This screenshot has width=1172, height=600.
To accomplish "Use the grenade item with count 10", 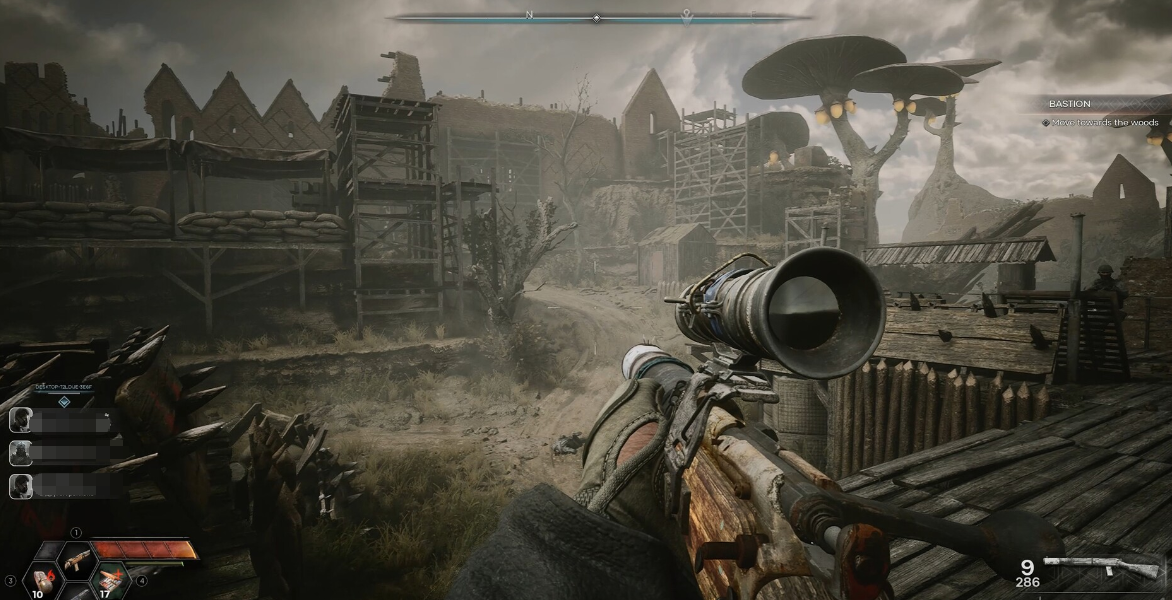I will [x=41, y=579].
